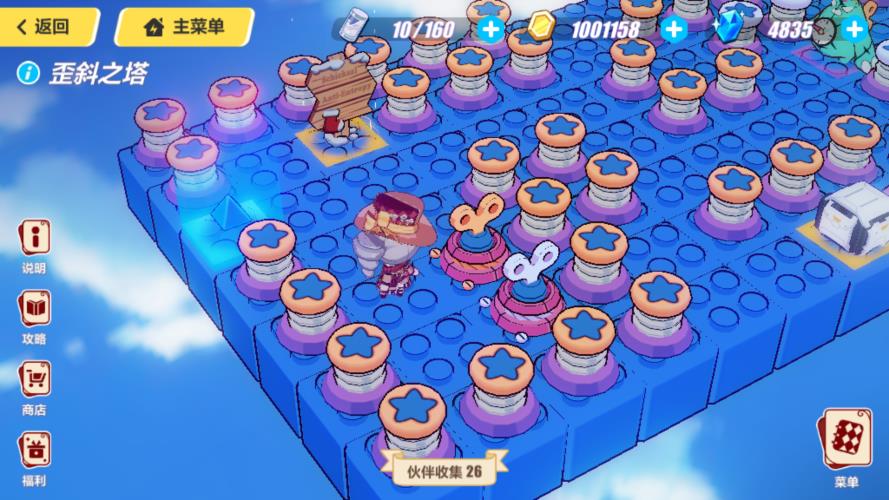This screenshot has height=500, width=889.
Task: Open the 商店 shop
Action: pos(35,384)
